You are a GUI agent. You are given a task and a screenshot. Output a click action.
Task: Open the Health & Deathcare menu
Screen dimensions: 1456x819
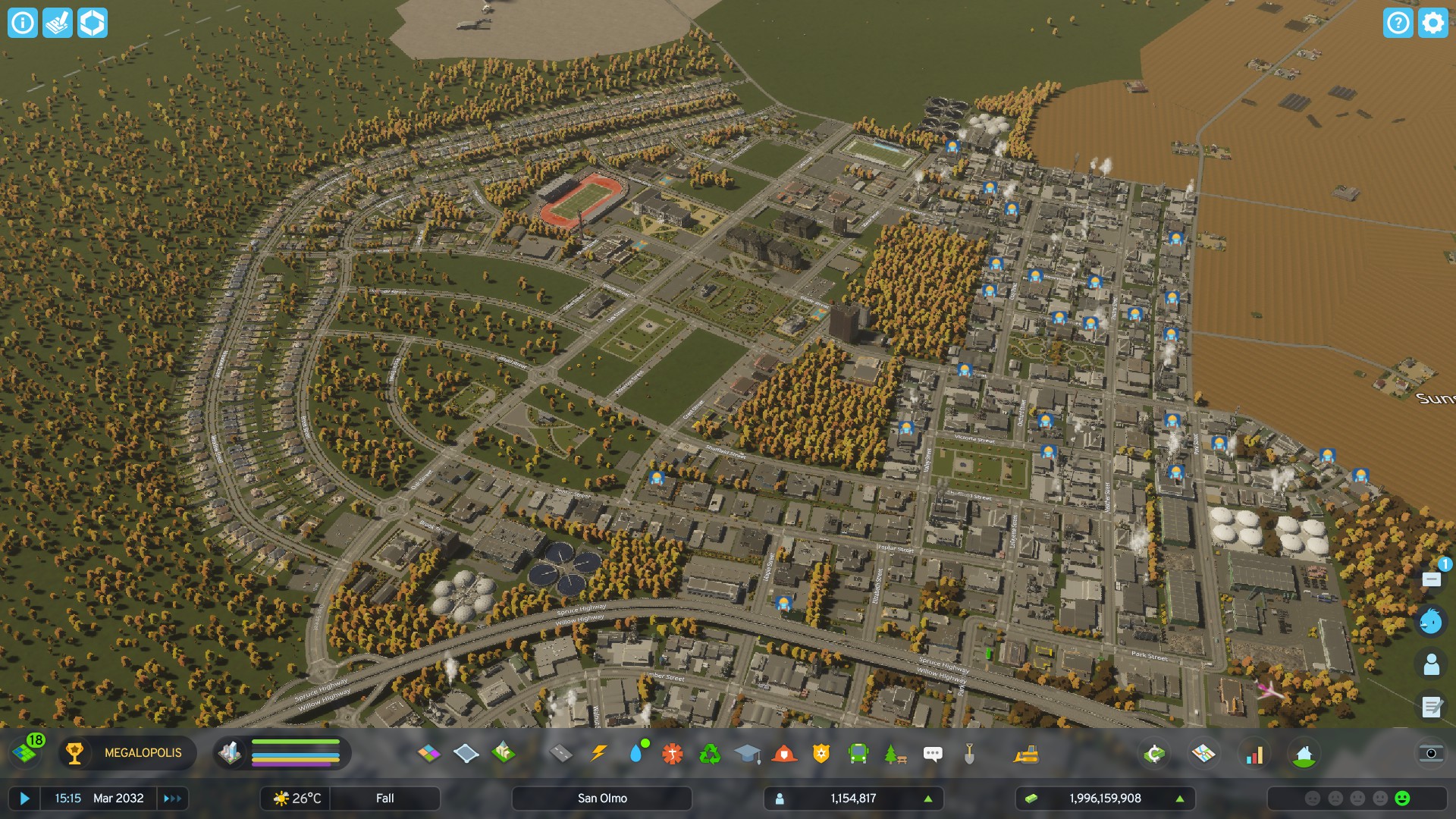point(673,754)
